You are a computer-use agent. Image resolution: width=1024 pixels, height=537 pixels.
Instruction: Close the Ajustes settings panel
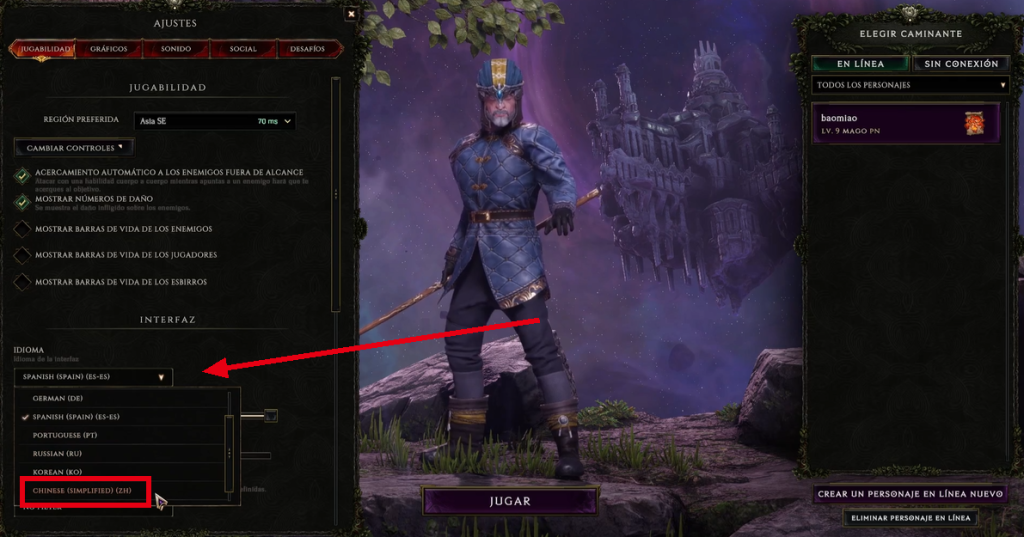(x=350, y=14)
